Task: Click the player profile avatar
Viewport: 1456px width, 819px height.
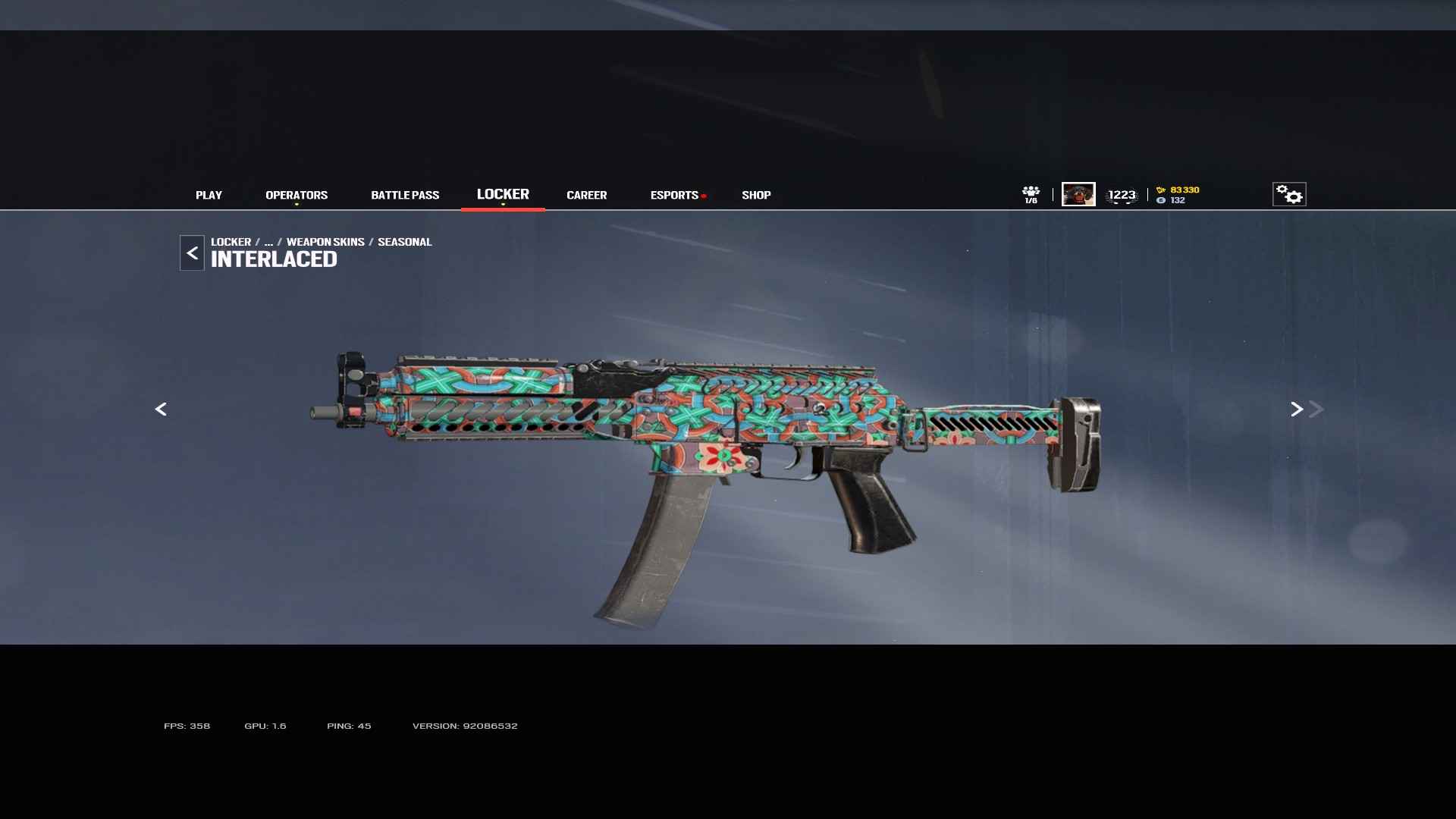Action: [x=1078, y=194]
